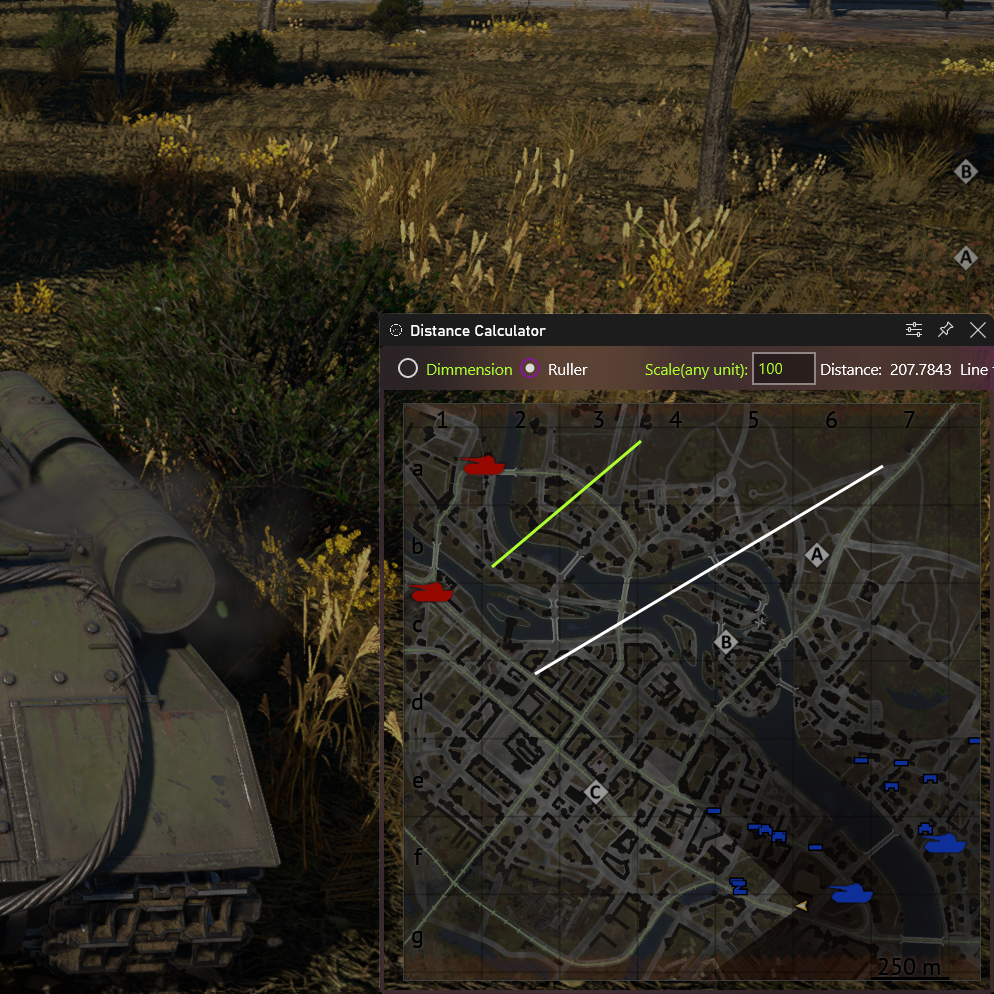
Task: Select the Dimmension radio option
Action: pos(408,369)
